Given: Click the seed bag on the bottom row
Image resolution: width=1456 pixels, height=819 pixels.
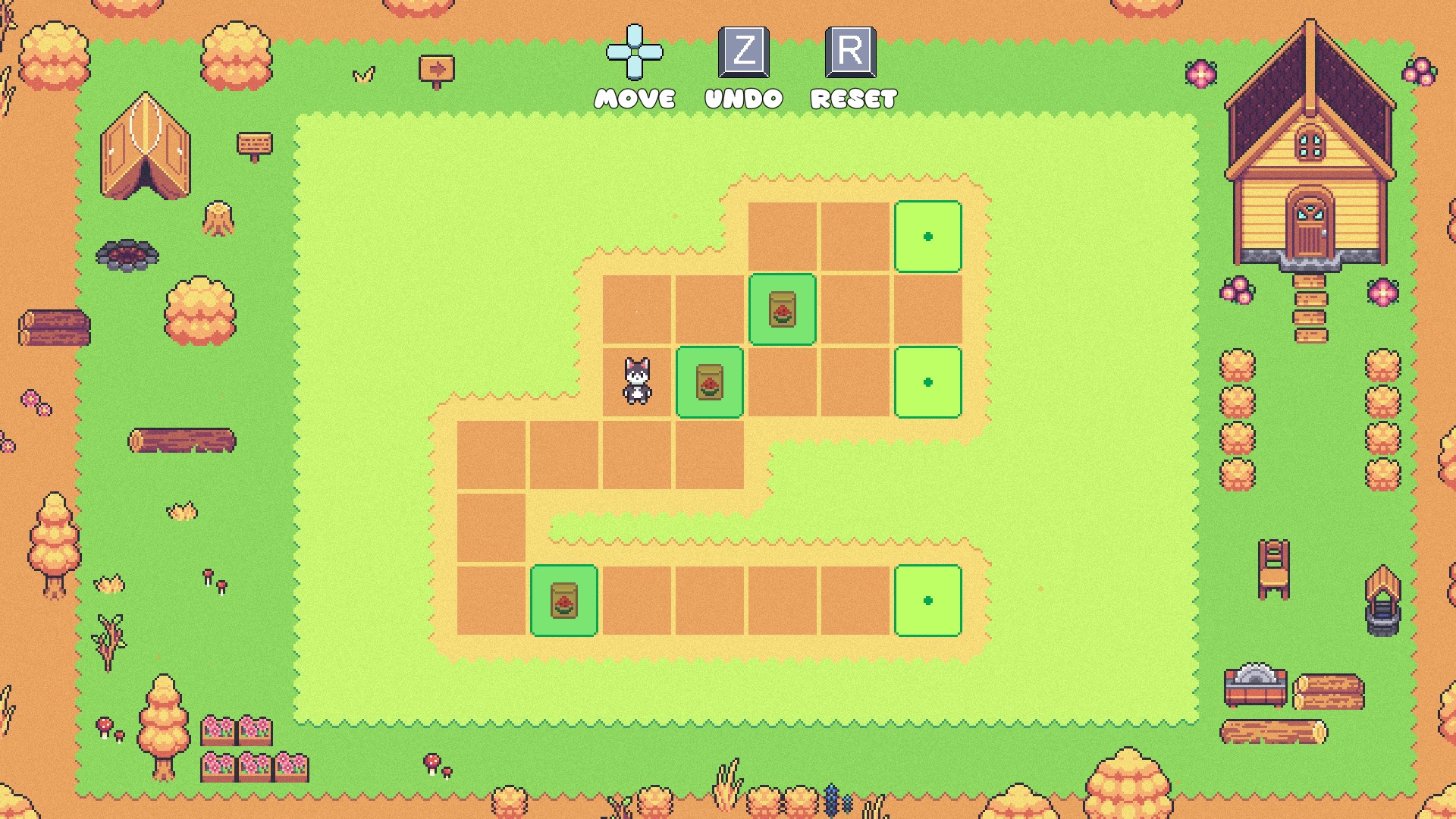Looking at the screenshot, I should pos(563,600).
